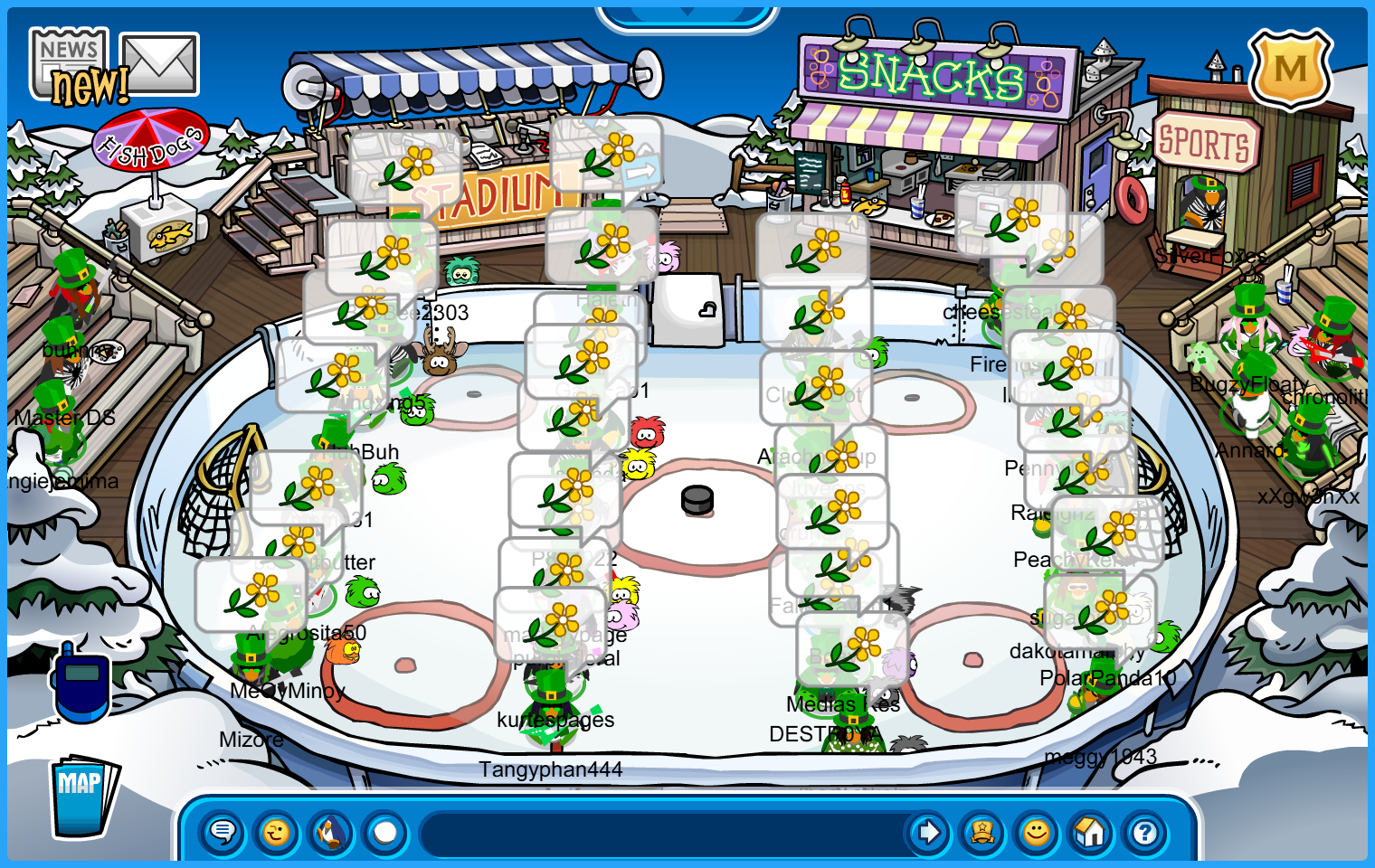Open the island map

click(81, 796)
